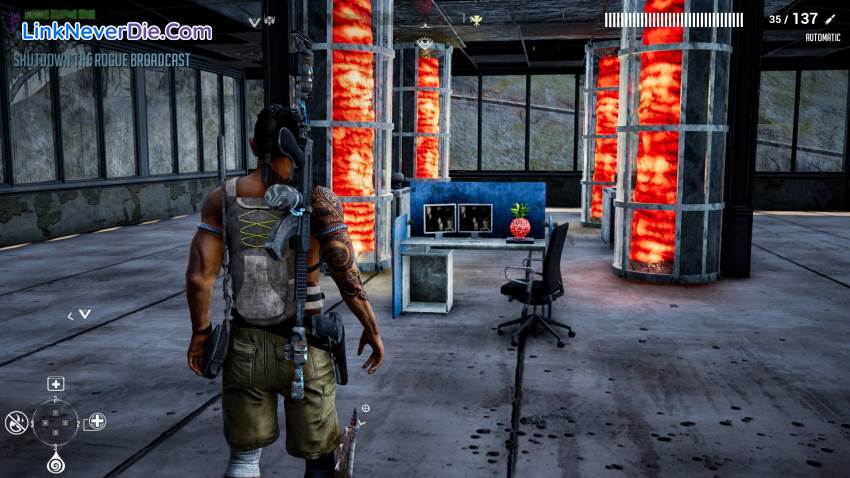Screen dimensions: 850x478
Task: Select the skull marker on the compass
Action: pyautogui.click(x=270, y=20)
